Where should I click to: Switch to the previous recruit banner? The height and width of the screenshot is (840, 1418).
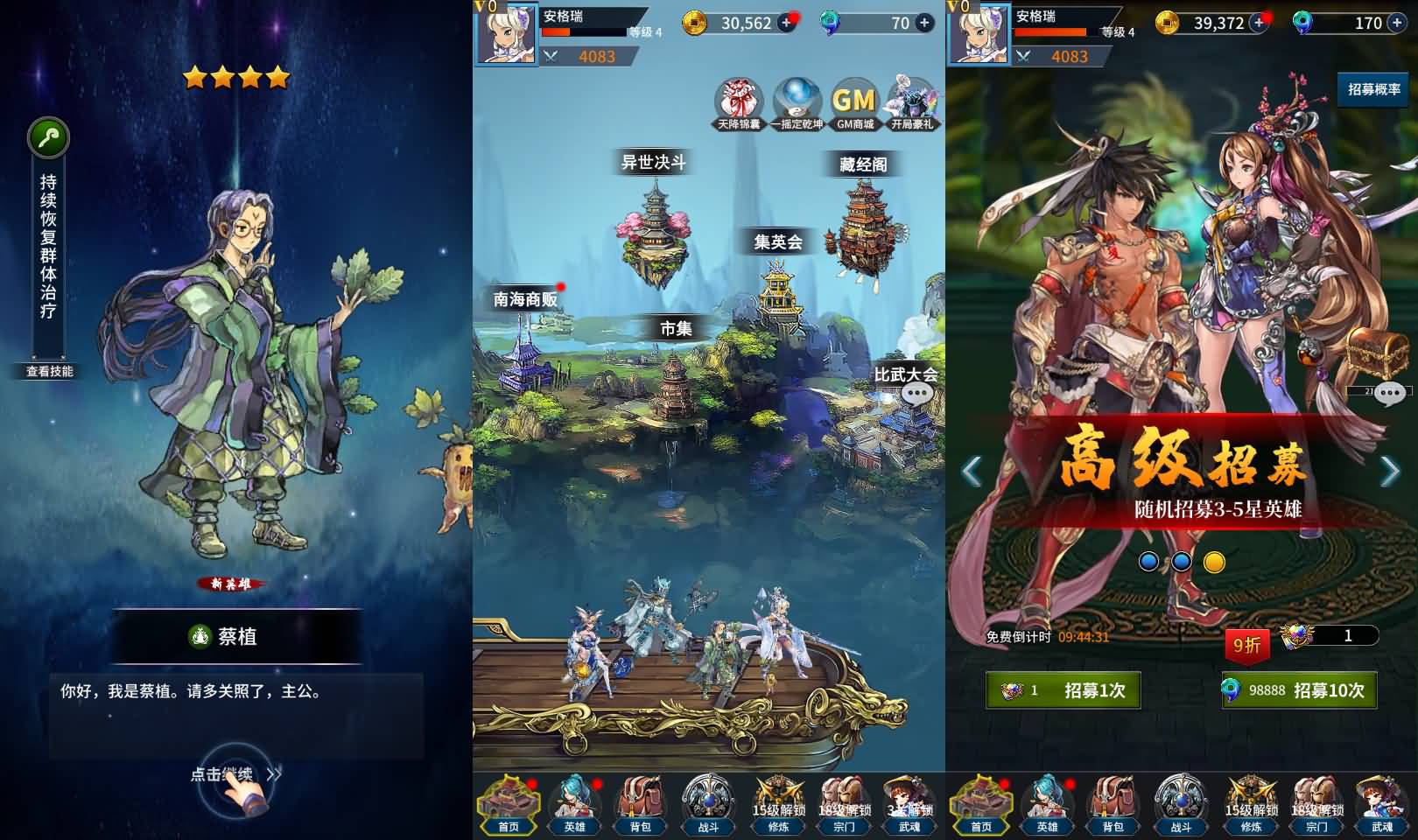(971, 472)
